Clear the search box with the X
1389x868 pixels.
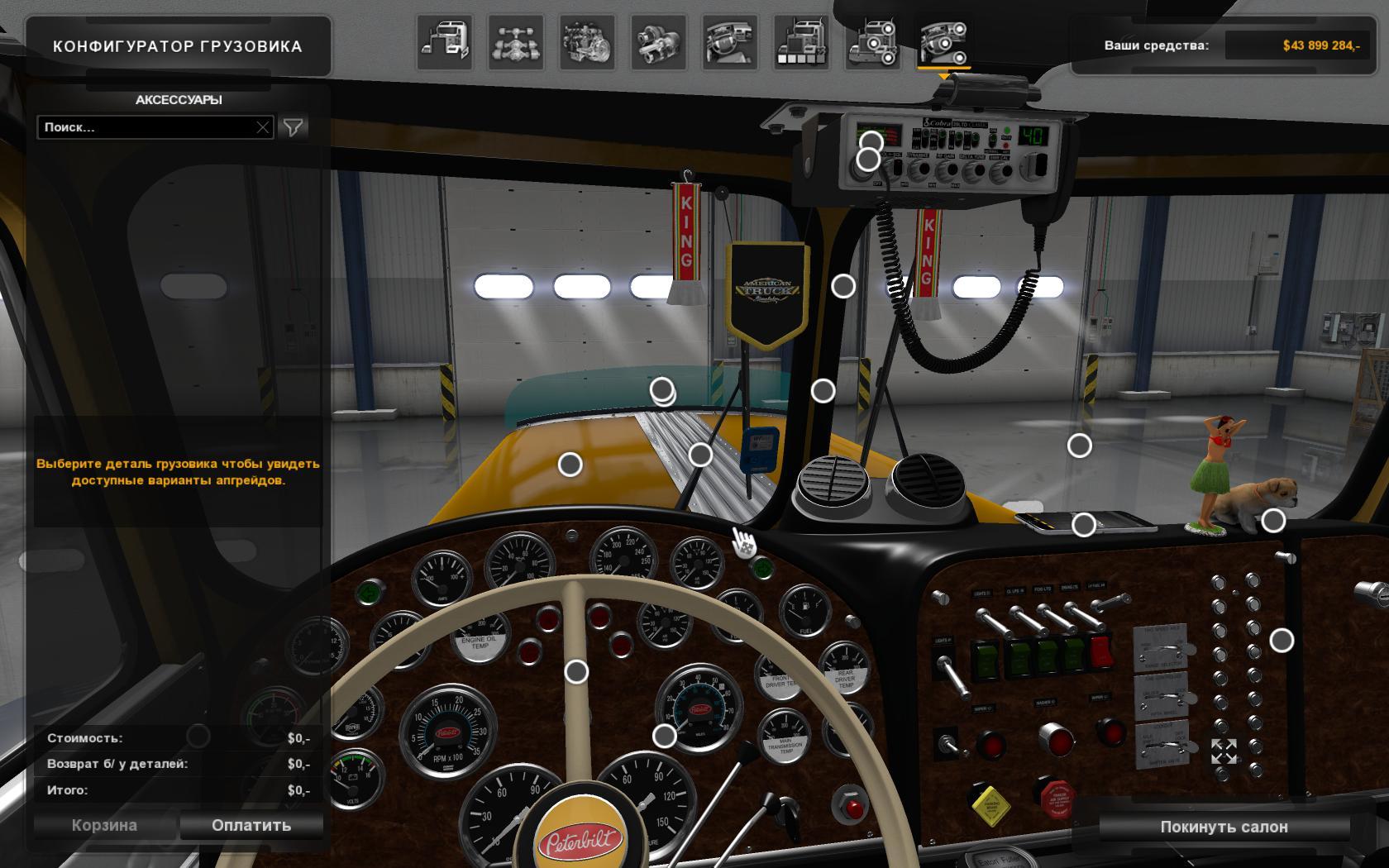[x=263, y=127]
